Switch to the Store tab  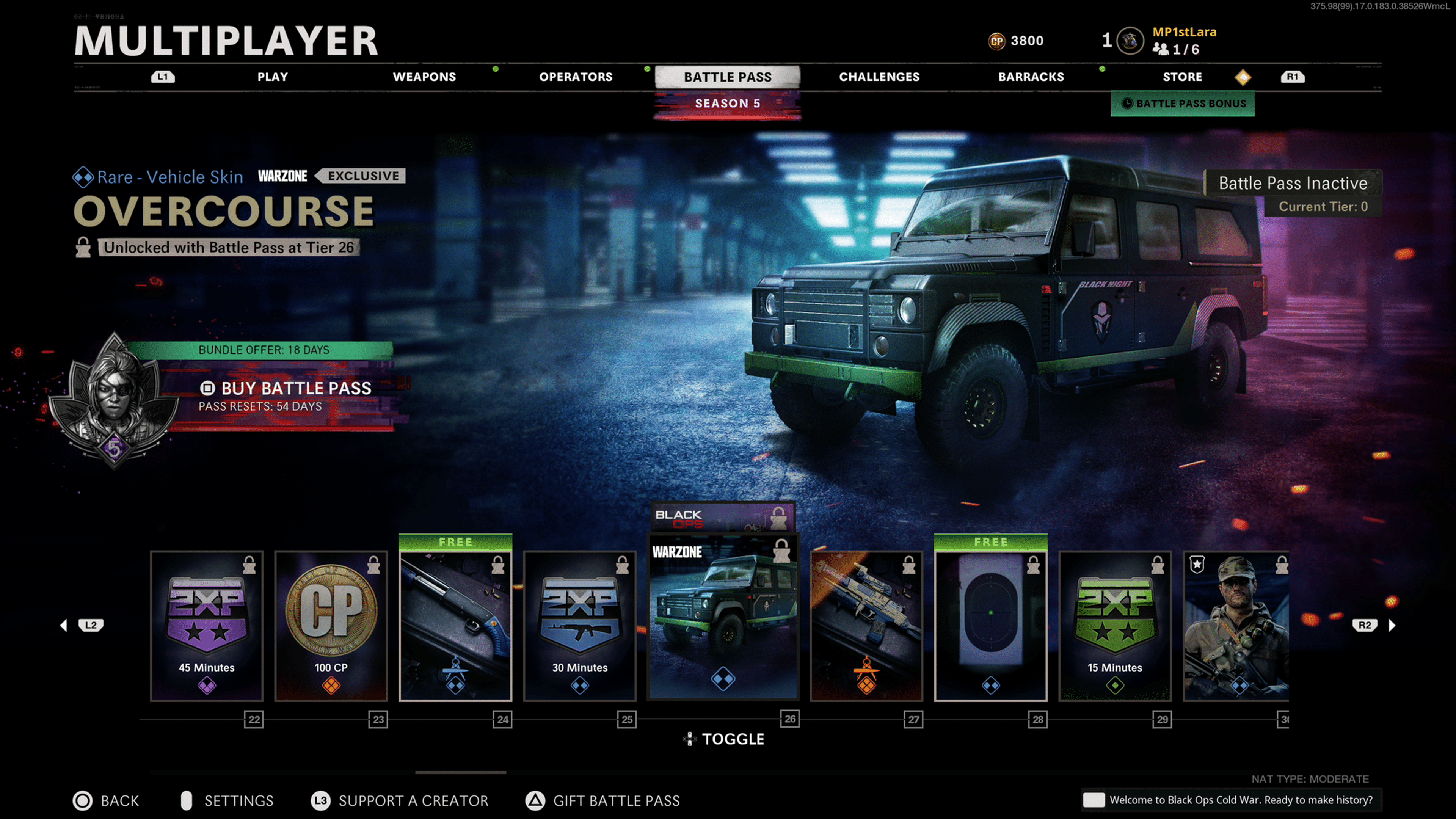[x=1182, y=77]
